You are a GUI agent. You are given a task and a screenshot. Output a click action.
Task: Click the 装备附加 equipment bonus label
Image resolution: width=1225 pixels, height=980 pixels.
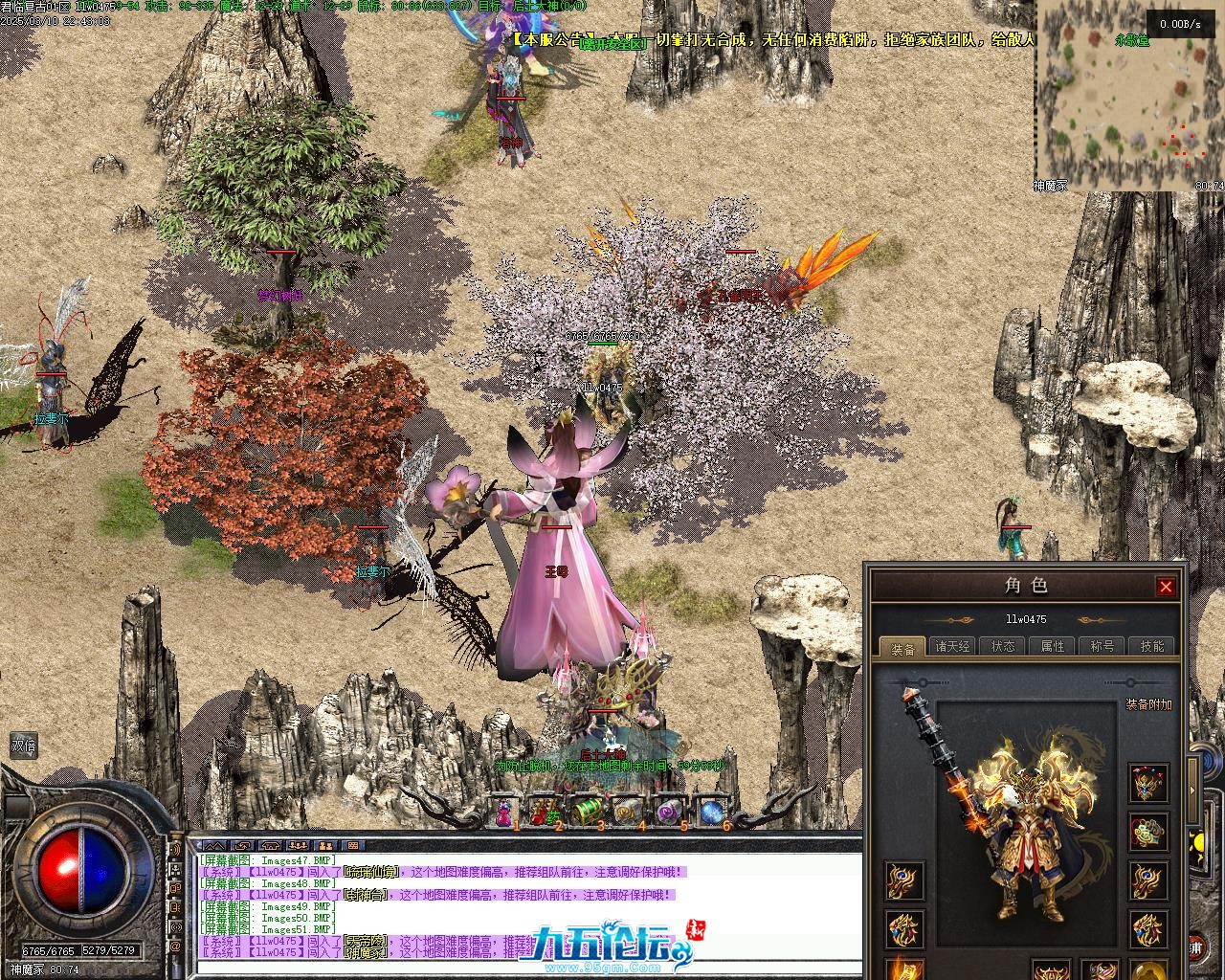click(1148, 705)
